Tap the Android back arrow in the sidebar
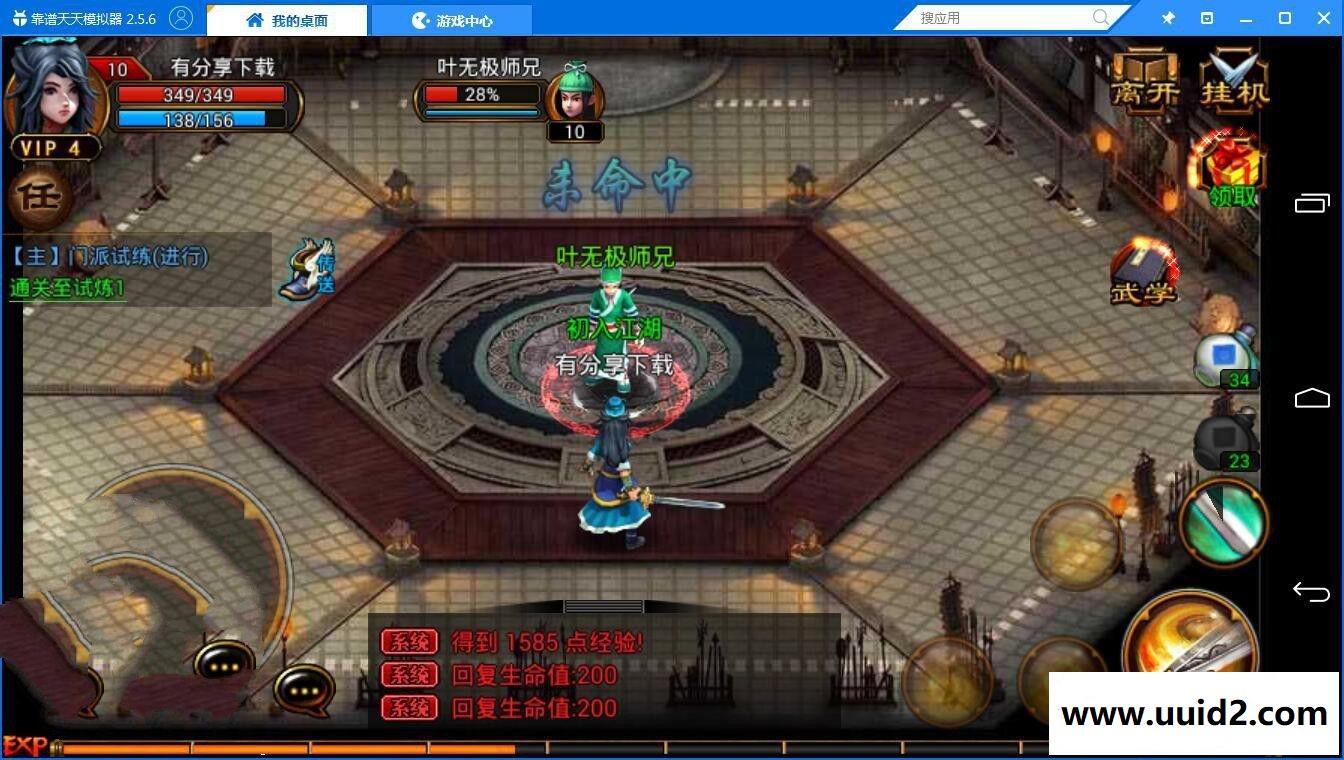This screenshot has height=760, width=1344. click(x=1312, y=591)
